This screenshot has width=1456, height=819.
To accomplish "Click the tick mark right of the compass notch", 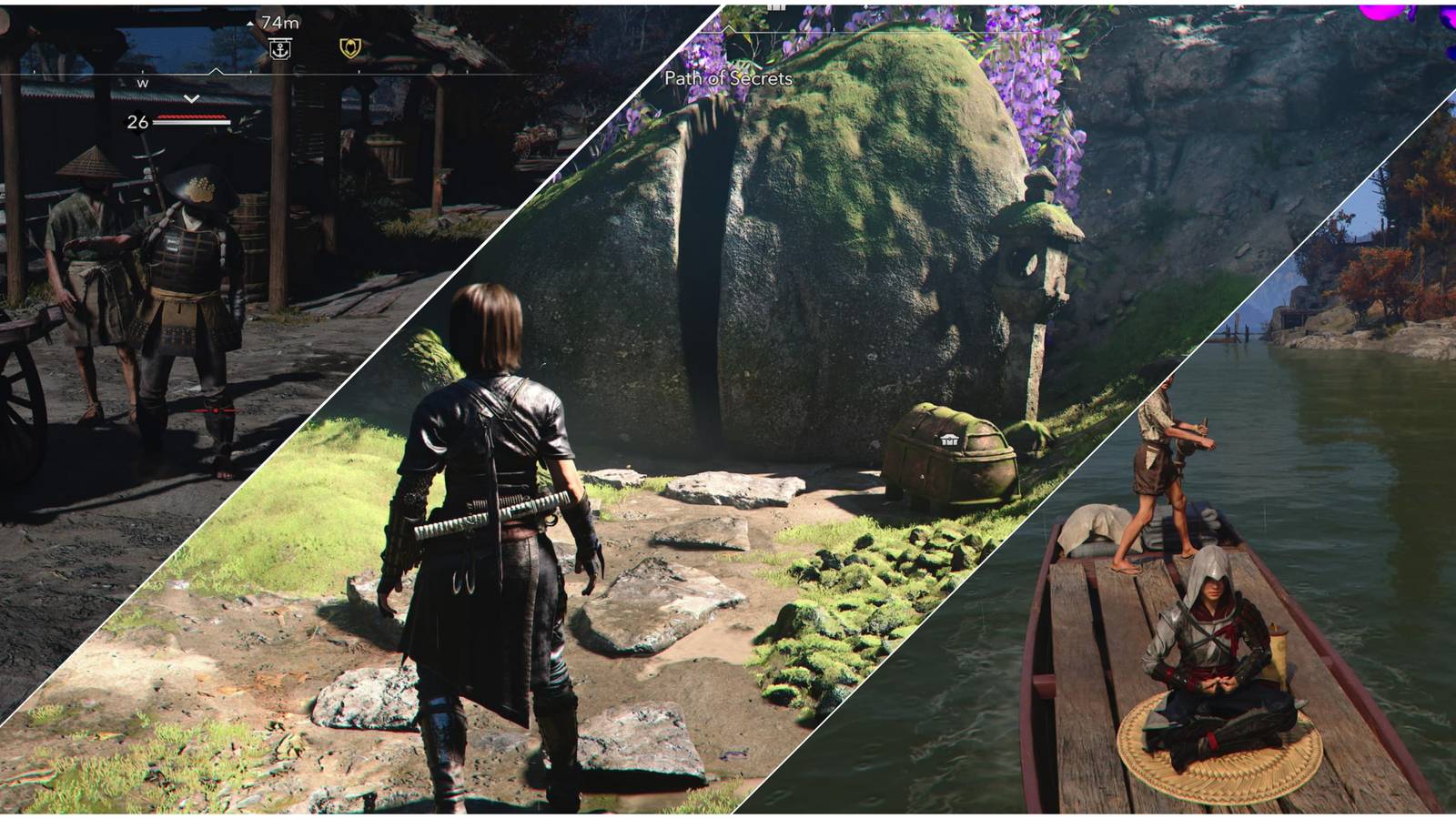I will pos(252,72).
